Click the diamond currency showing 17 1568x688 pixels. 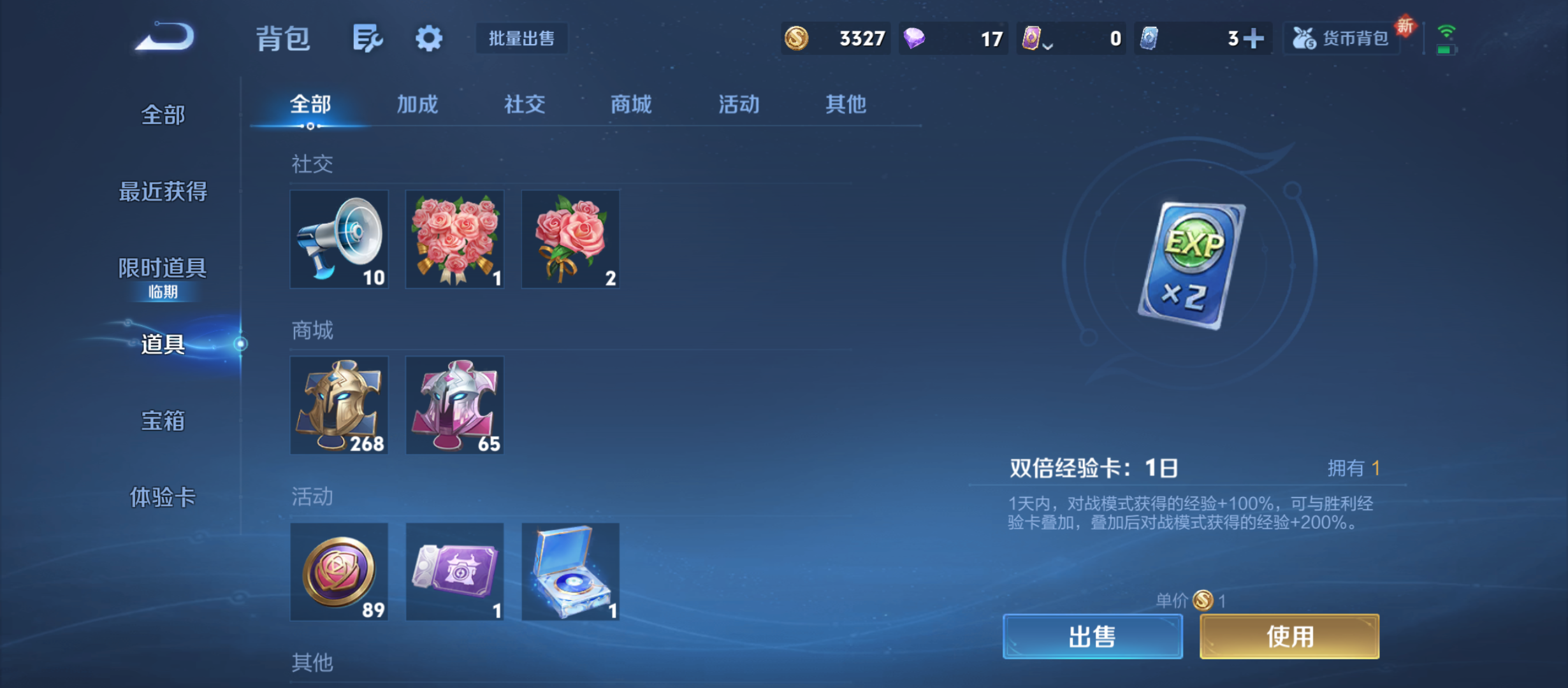[x=953, y=38]
